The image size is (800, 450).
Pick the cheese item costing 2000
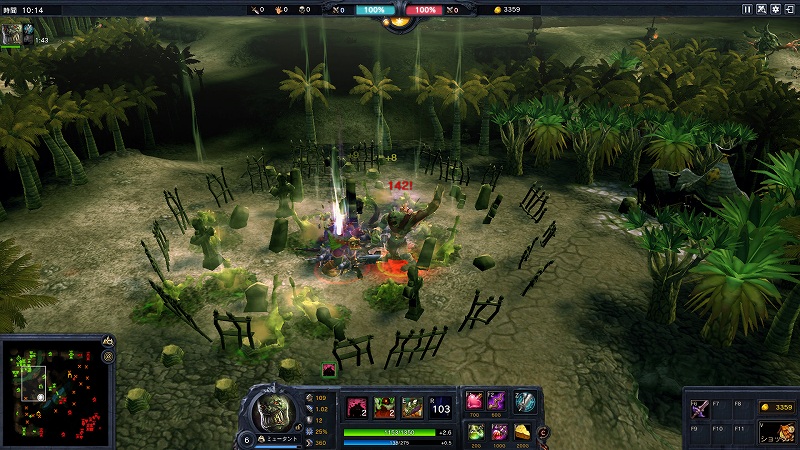point(521,431)
